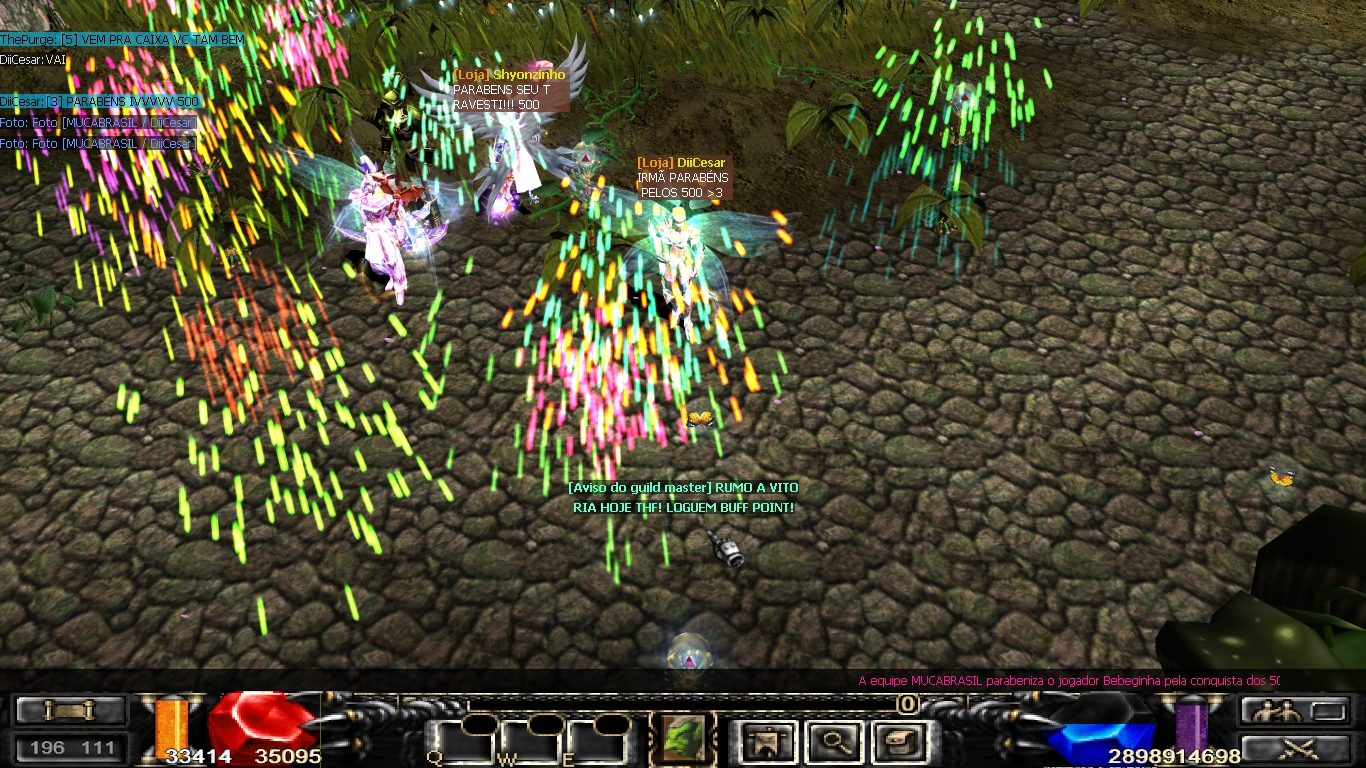Select the E quick item slot
Screen dimensions: 1366x768
pos(596,740)
